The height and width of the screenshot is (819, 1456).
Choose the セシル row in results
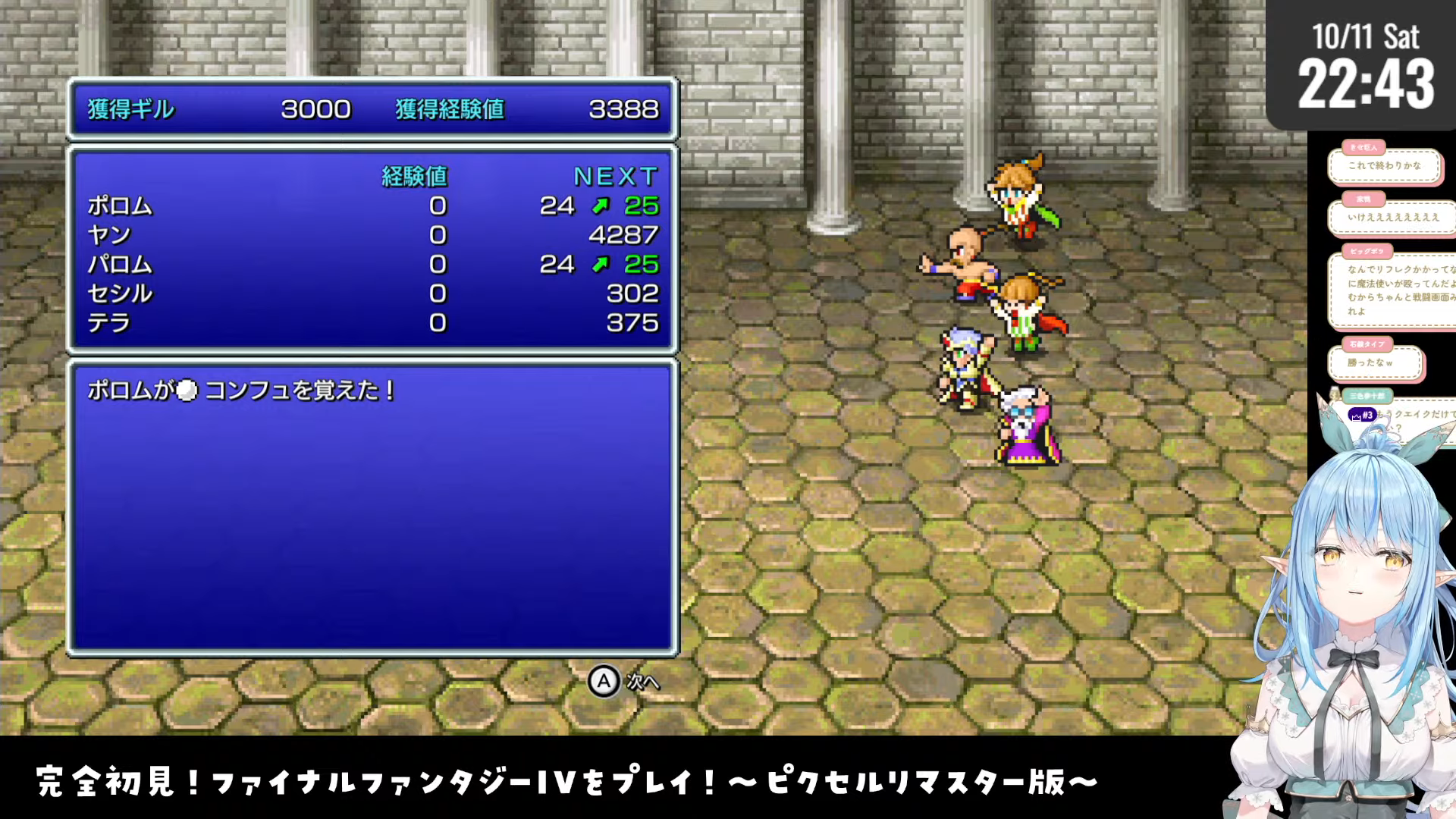click(372, 293)
